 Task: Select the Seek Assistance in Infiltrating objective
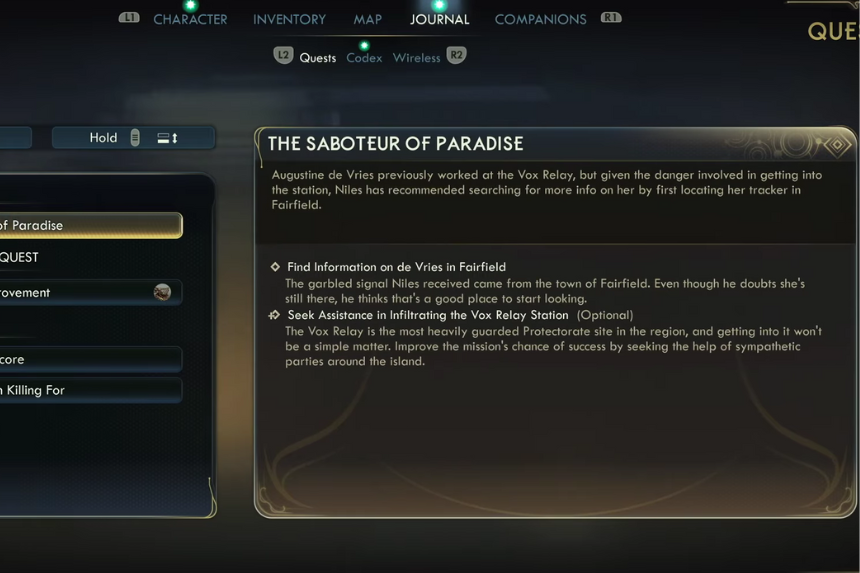tap(428, 315)
